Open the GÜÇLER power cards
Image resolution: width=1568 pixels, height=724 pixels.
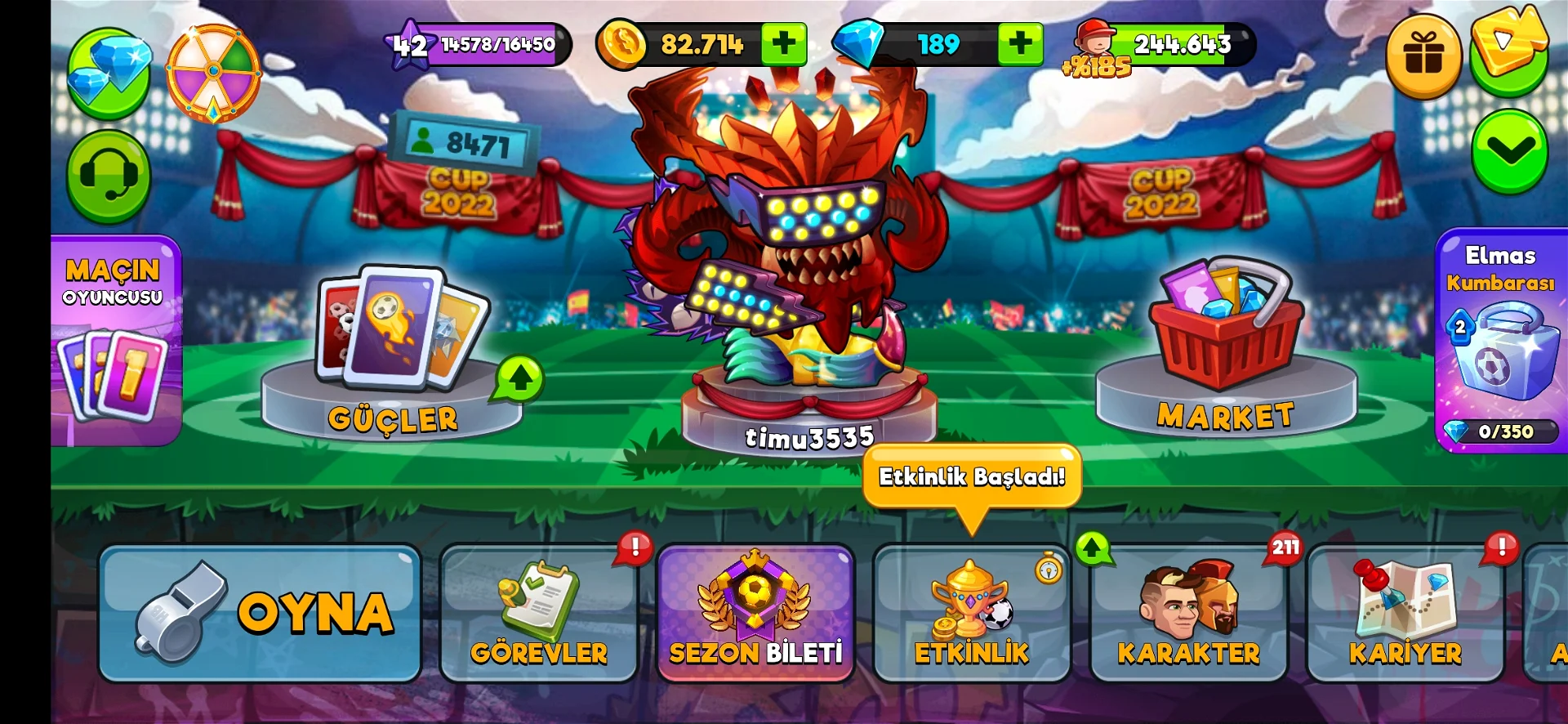coord(394,351)
